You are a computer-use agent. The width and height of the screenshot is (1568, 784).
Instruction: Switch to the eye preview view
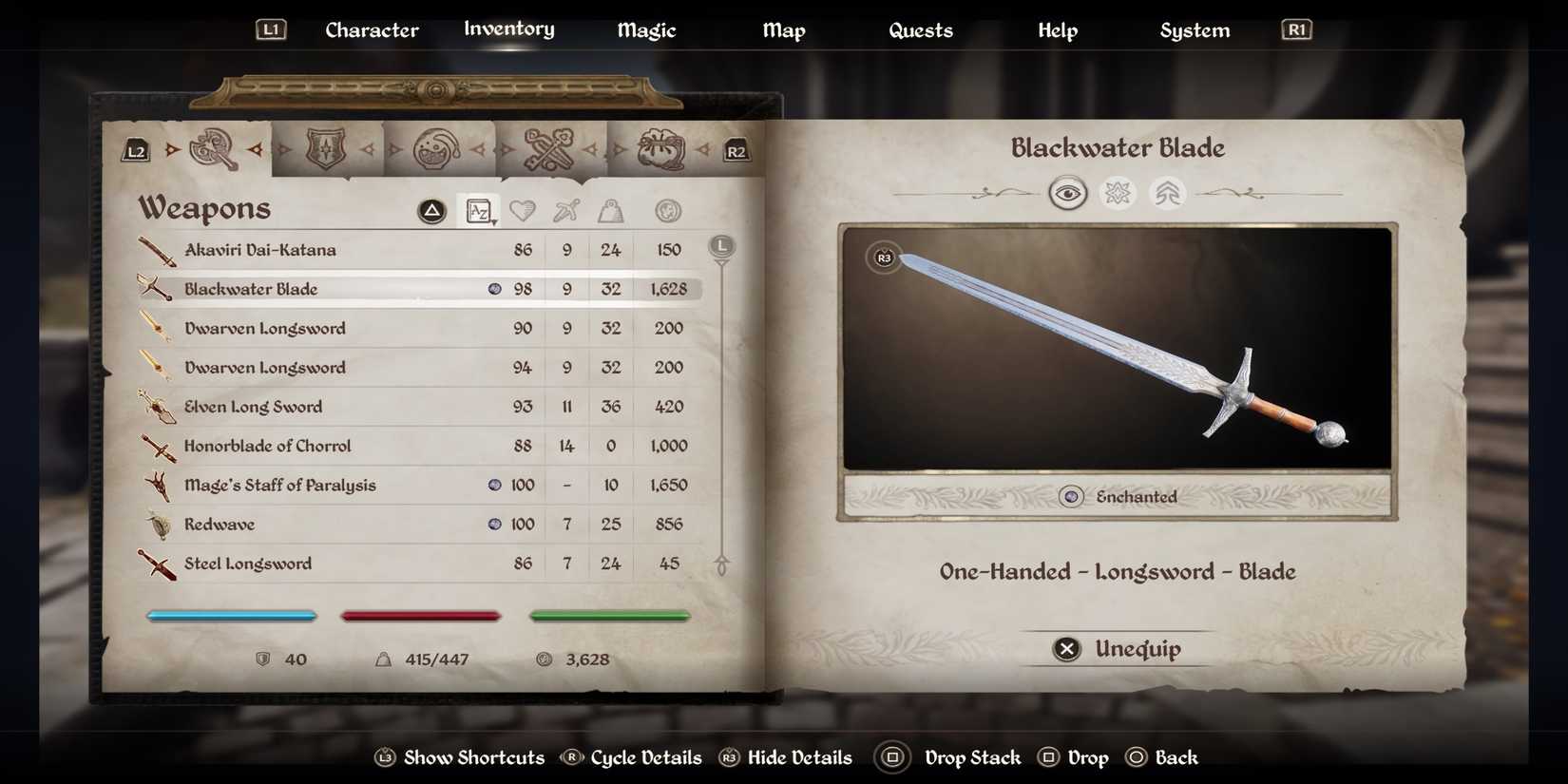click(1068, 193)
